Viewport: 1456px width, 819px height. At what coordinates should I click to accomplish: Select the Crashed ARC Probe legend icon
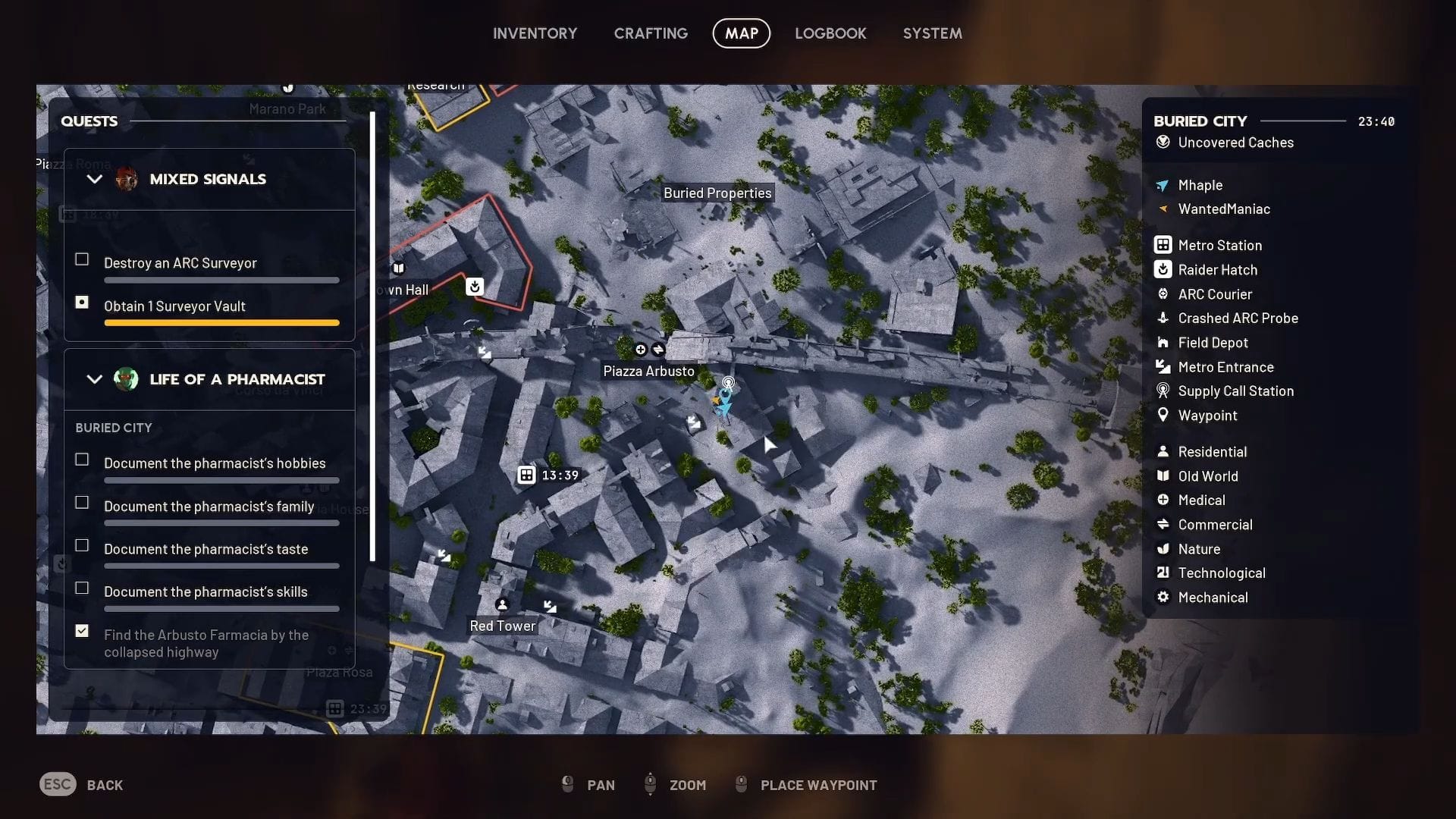click(1163, 318)
